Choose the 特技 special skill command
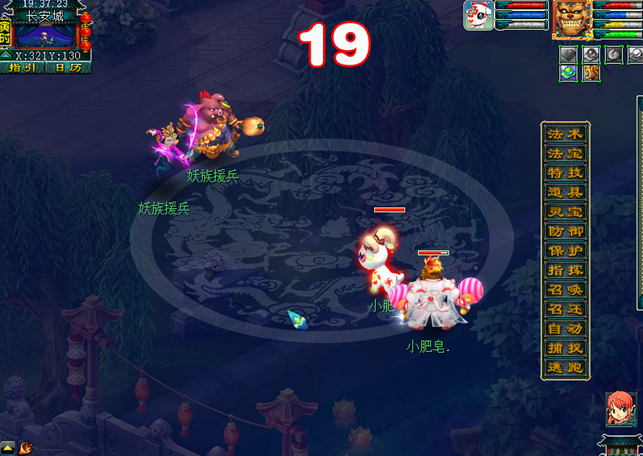Viewport: 643px width, 456px height. [565, 173]
